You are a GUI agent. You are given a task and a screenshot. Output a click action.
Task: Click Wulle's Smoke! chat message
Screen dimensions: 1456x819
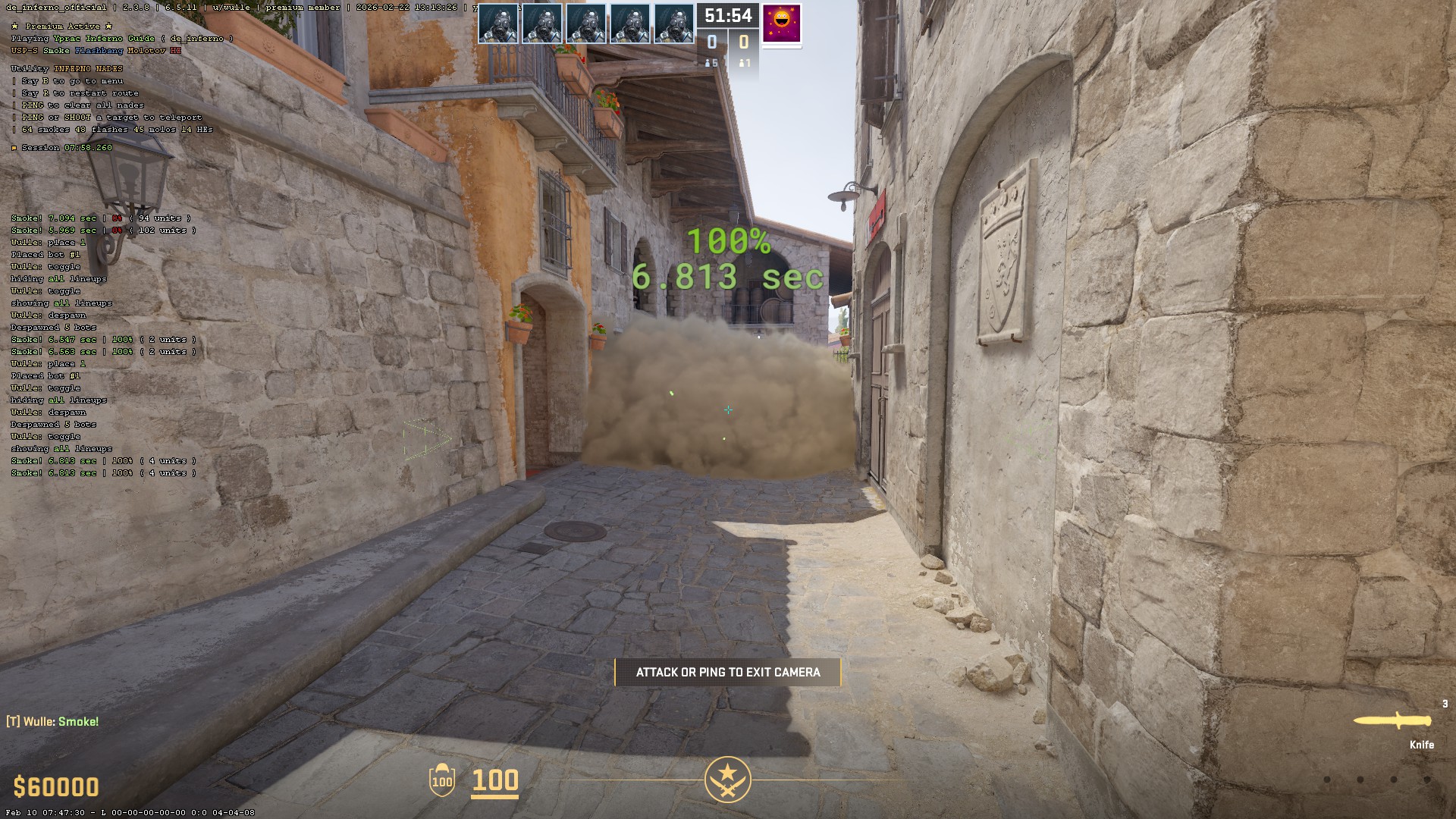53,722
